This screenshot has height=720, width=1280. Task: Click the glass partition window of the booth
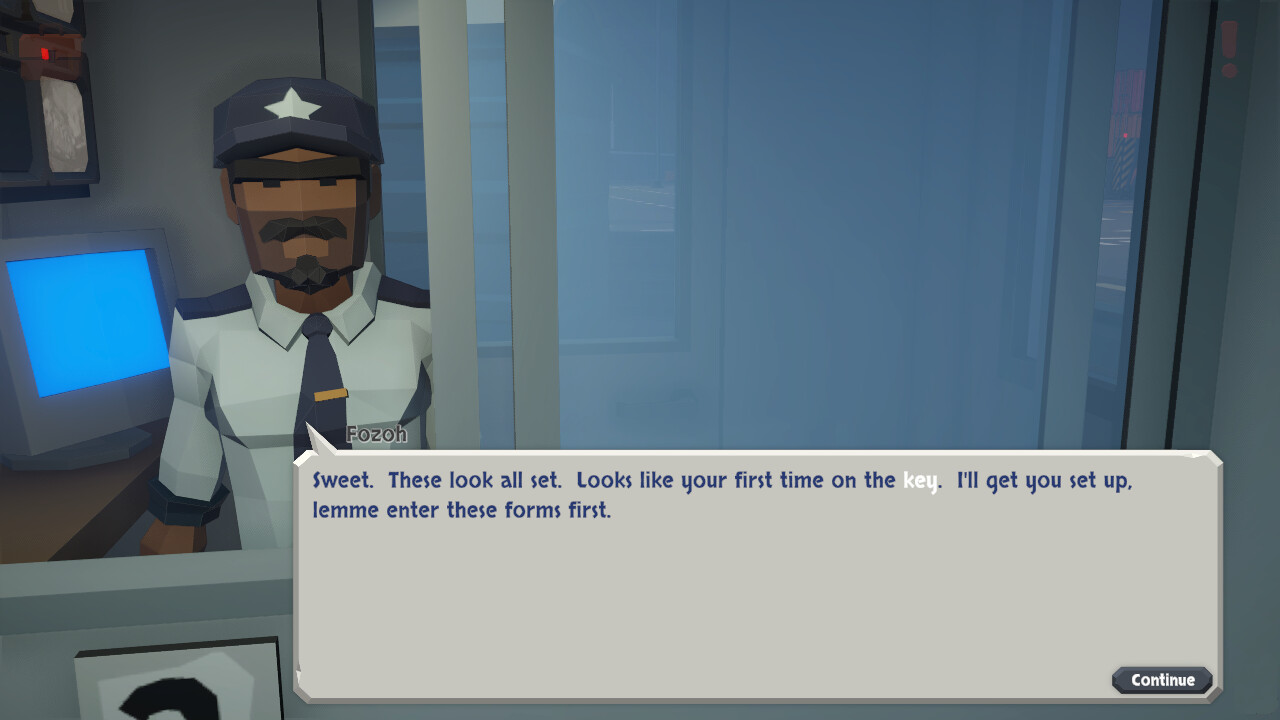(x=800, y=250)
